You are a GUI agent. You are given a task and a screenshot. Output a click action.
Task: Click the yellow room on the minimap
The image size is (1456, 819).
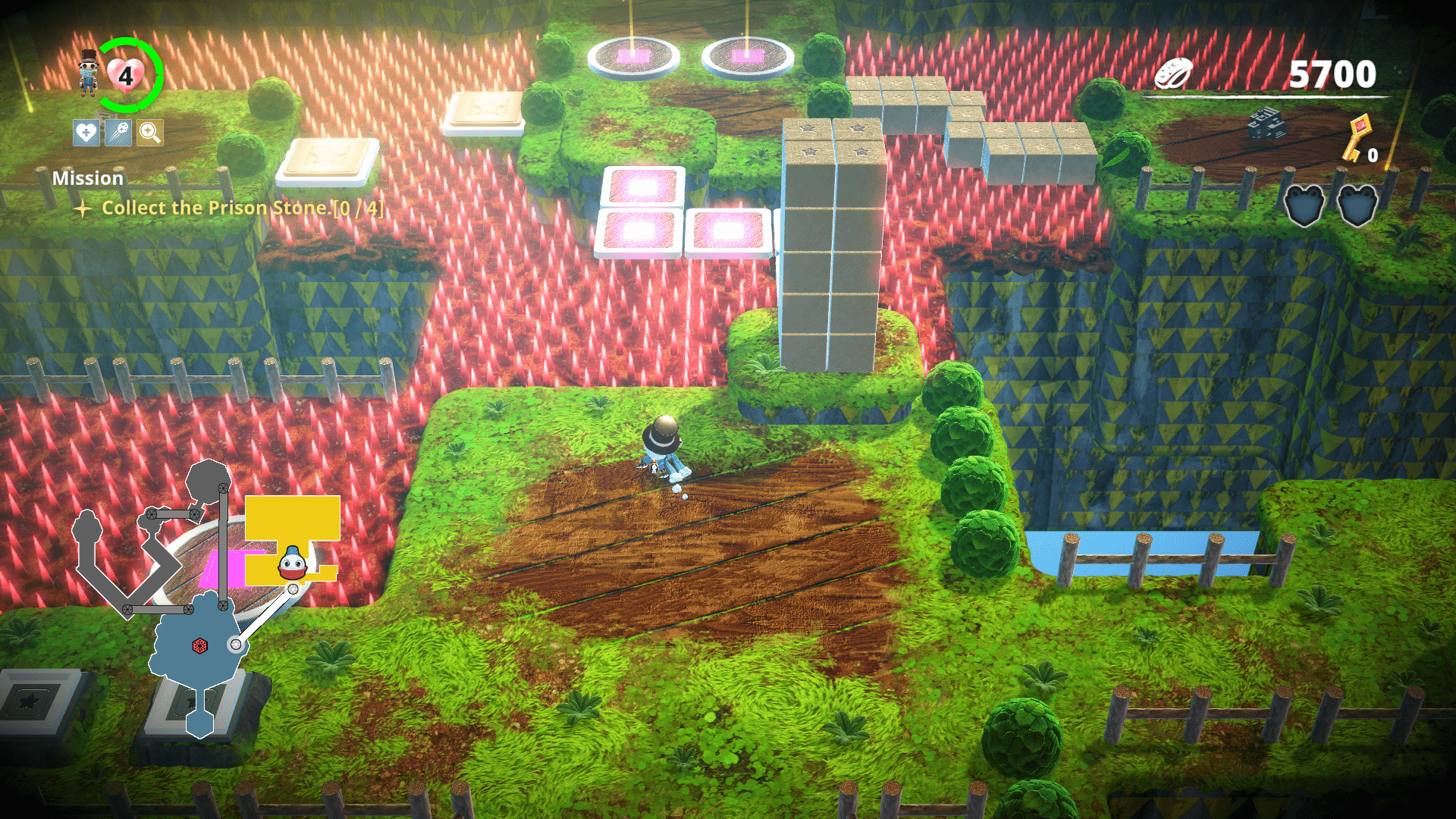[x=292, y=519]
